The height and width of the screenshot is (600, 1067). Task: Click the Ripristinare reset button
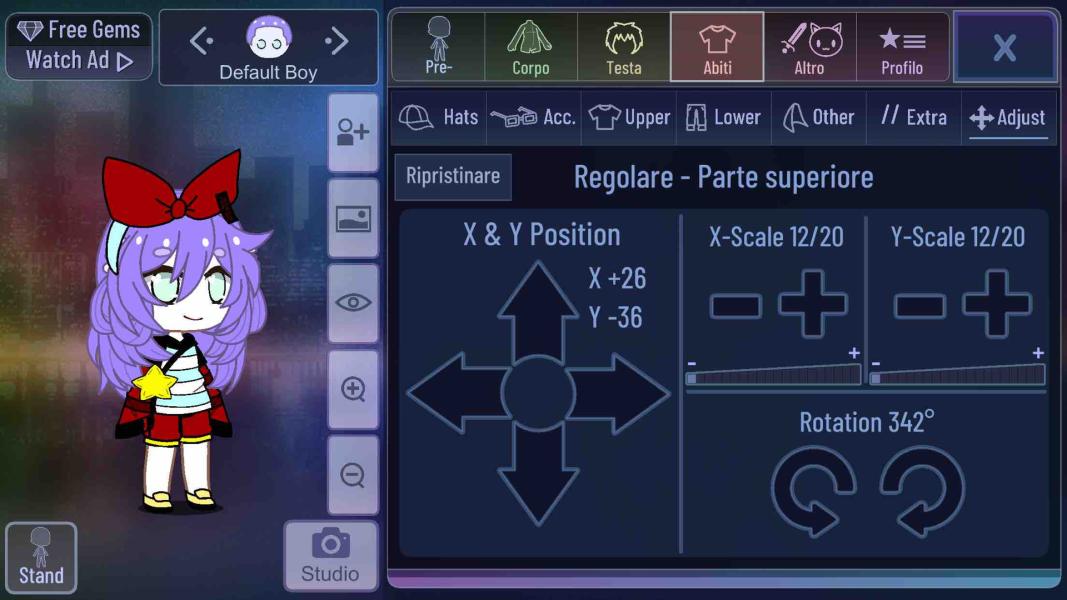point(453,176)
